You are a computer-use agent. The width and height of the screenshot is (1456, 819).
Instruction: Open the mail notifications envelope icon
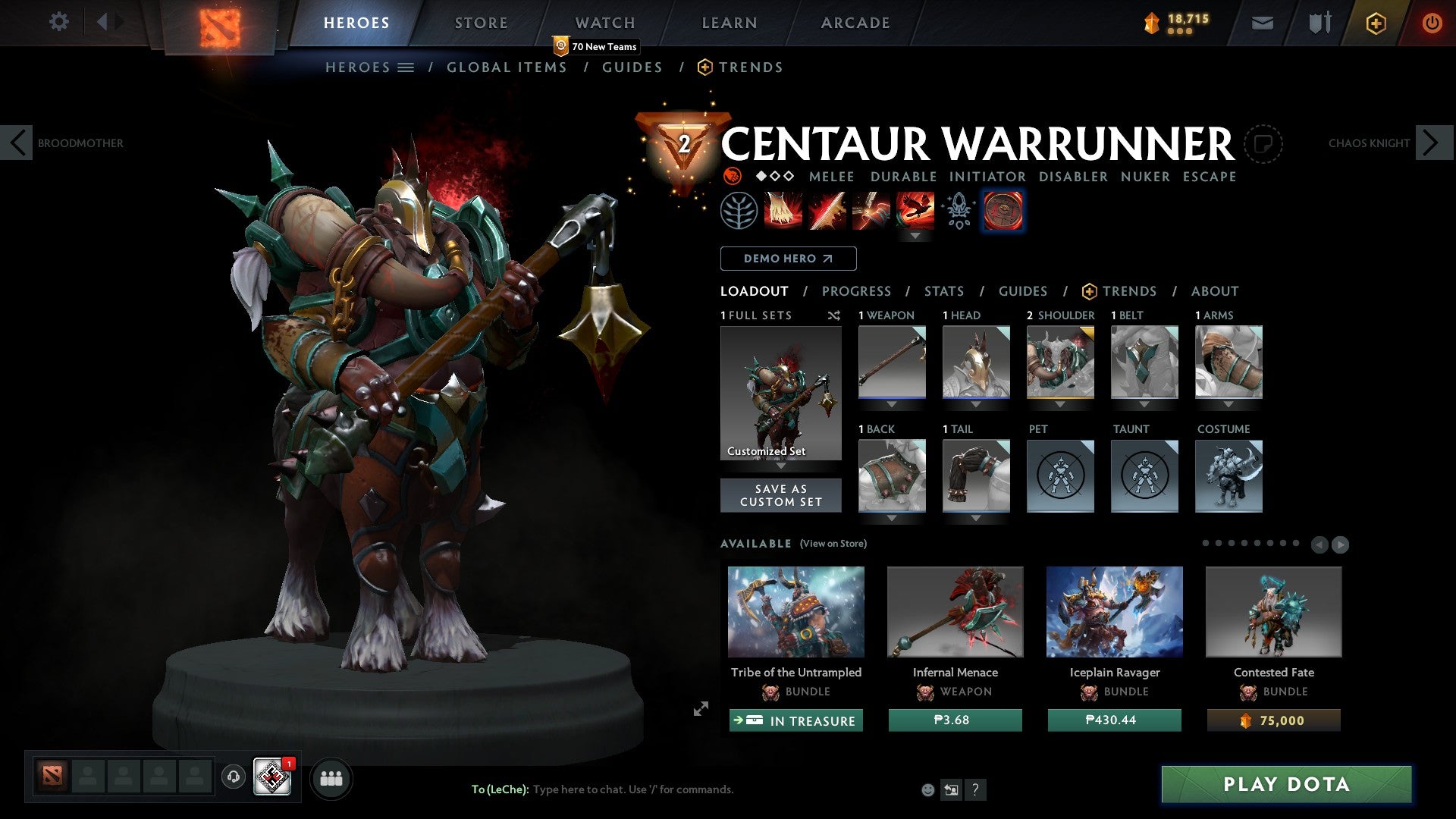(1263, 23)
